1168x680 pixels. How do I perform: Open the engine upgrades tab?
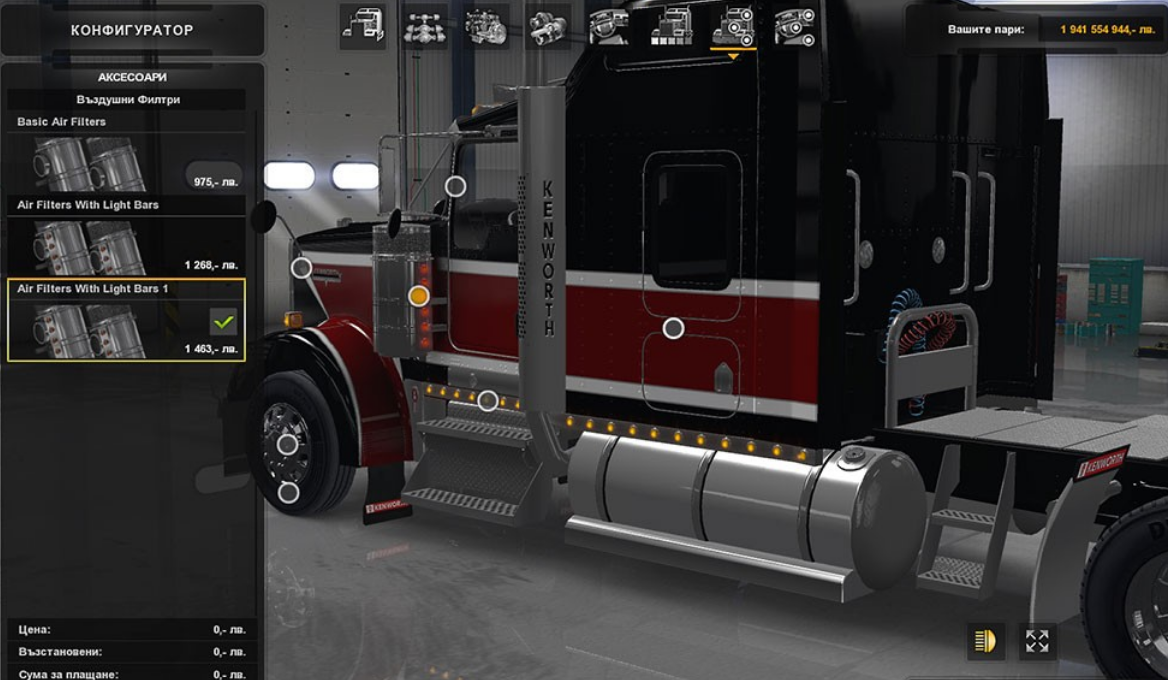(x=487, y=26)
